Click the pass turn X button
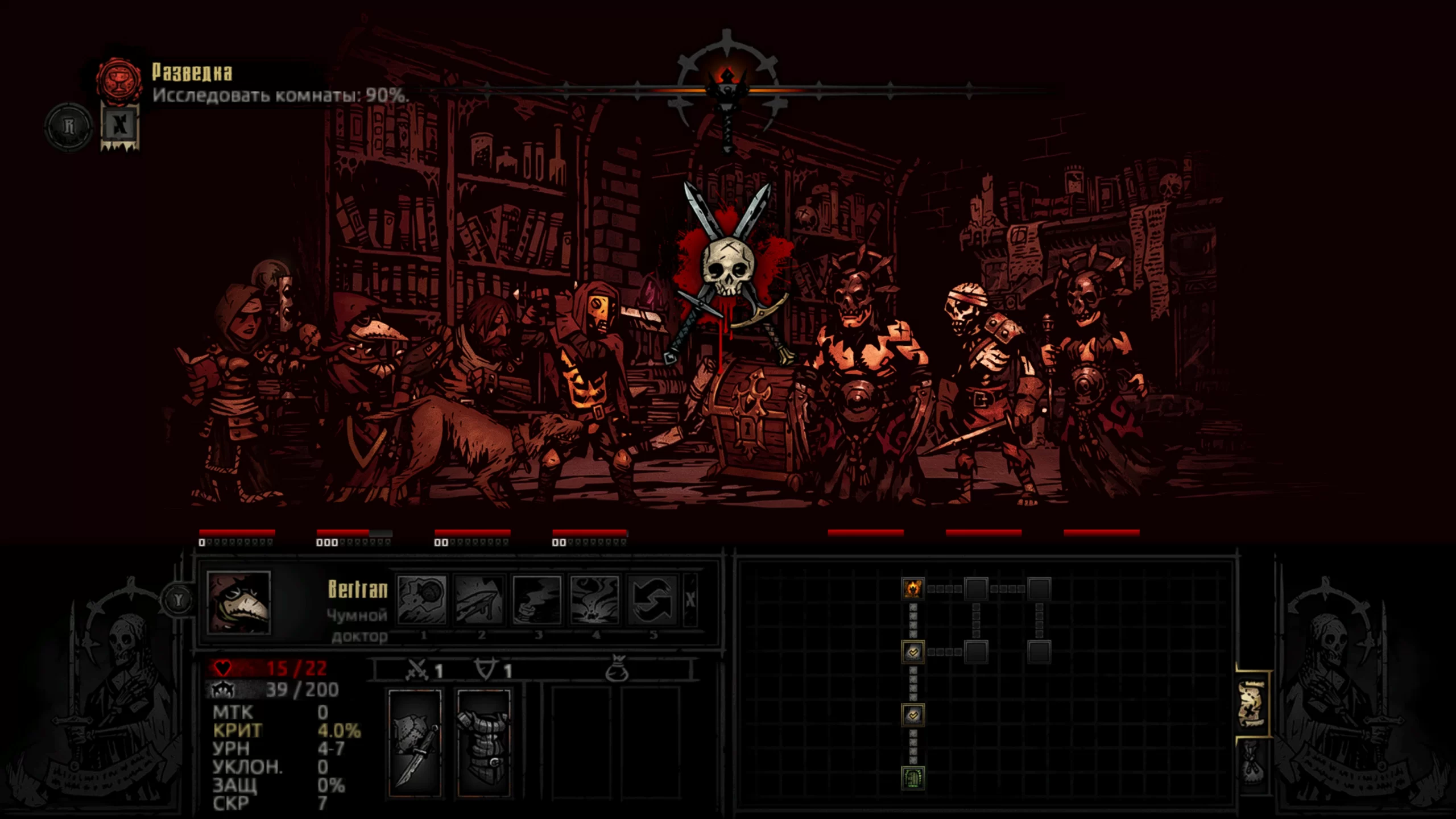1456x819 pixels. (x=690, y=599)
